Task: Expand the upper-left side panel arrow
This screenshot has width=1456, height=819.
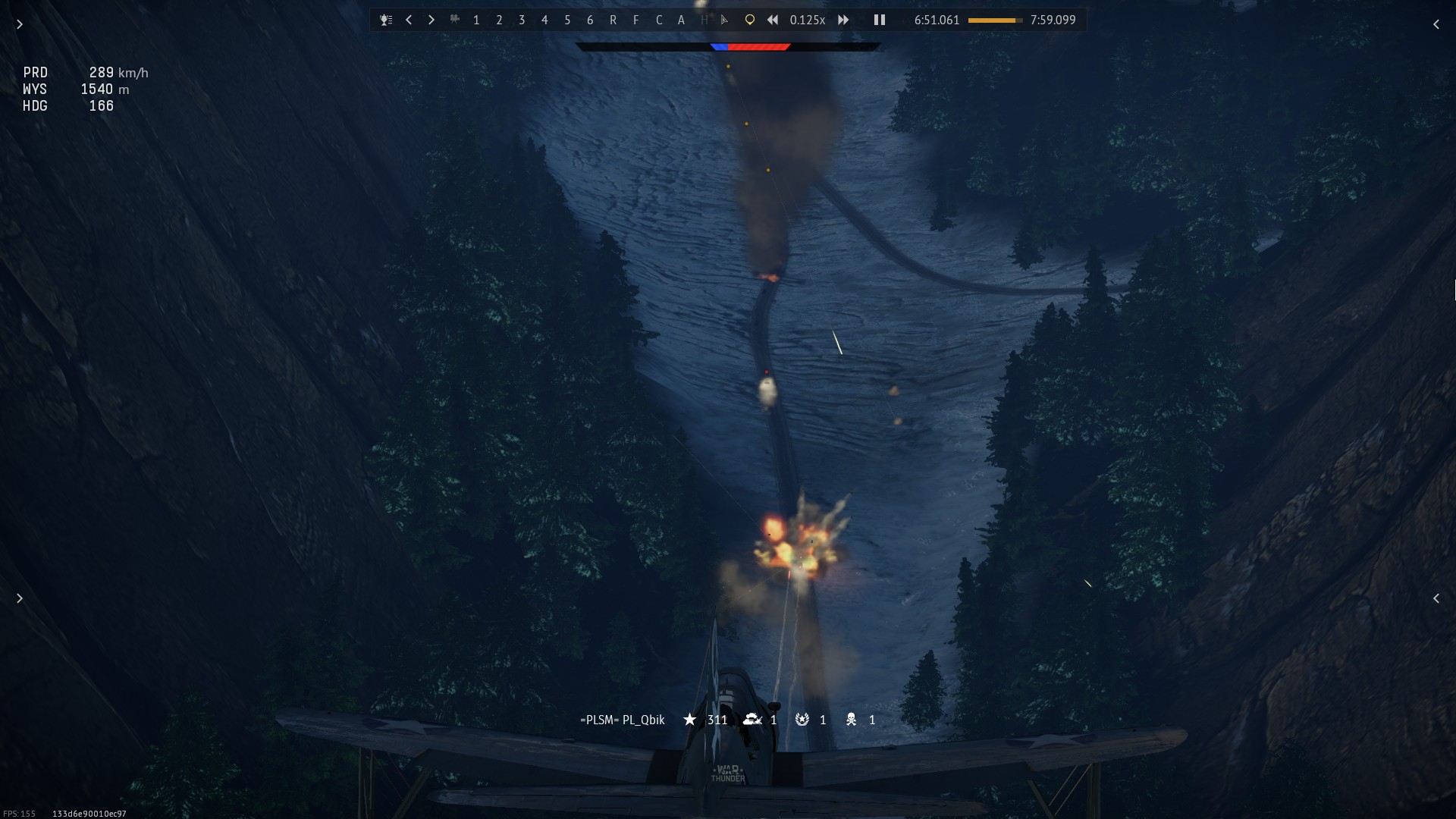Action: 20,24
